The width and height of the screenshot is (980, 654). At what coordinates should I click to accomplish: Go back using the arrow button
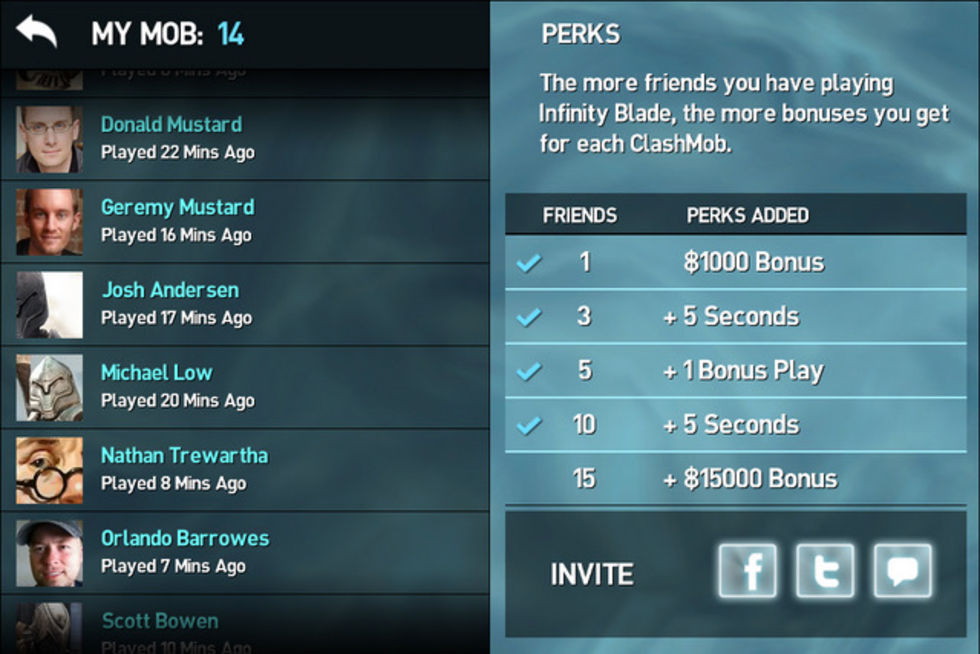(36, 32)
